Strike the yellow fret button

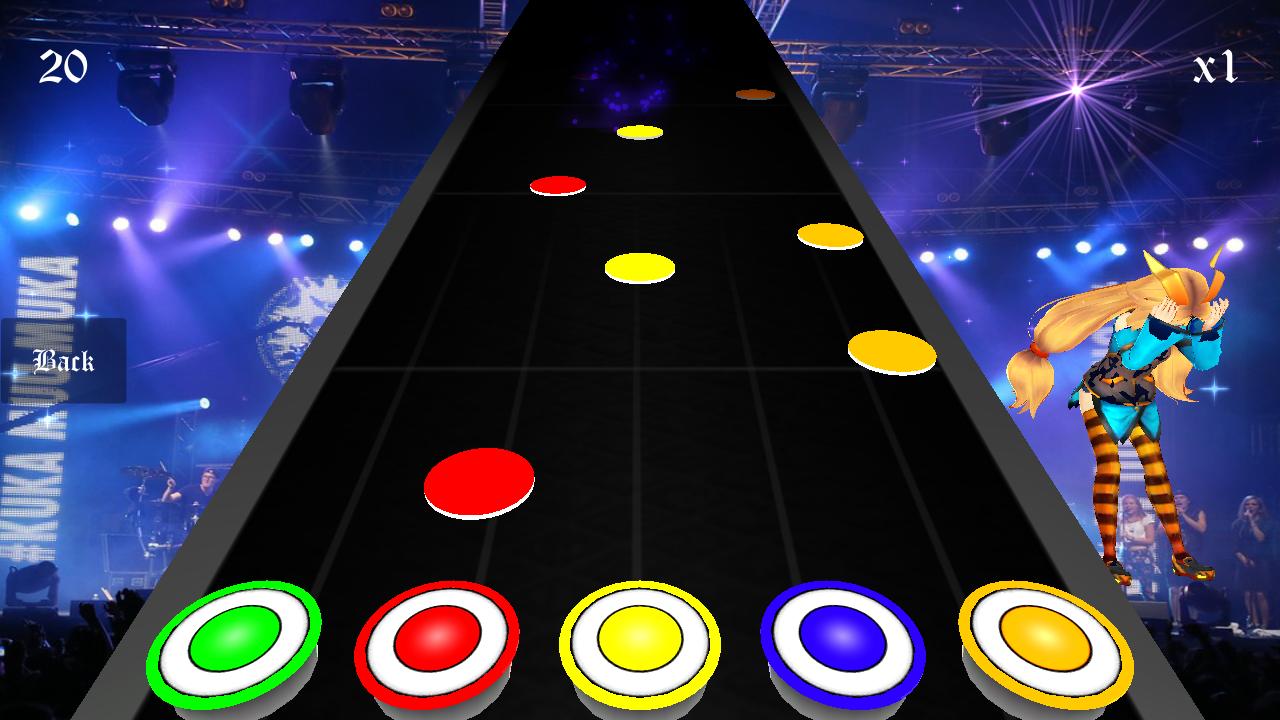(640, 639)
